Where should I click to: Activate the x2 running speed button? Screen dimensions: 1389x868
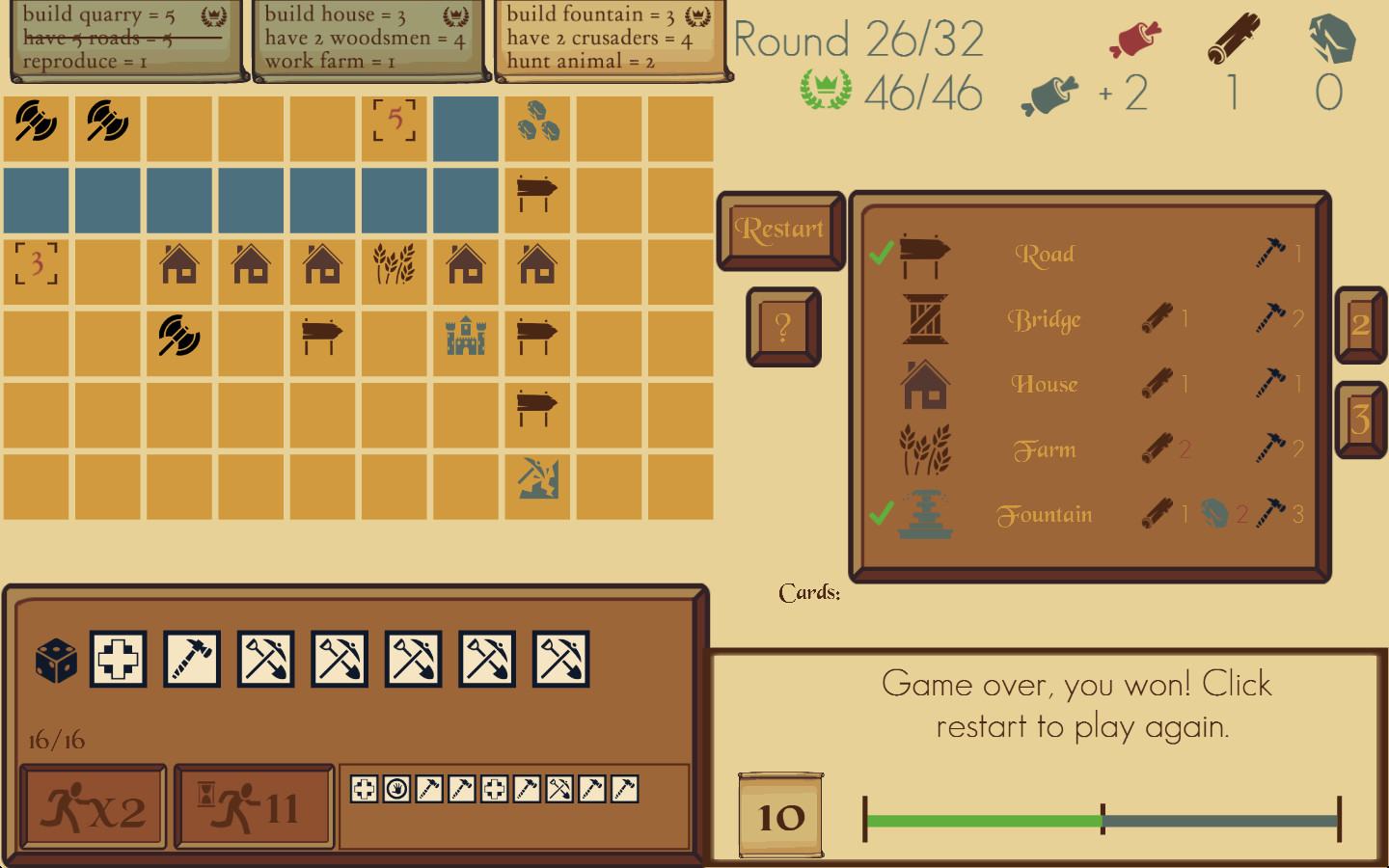tap(93, 808)
